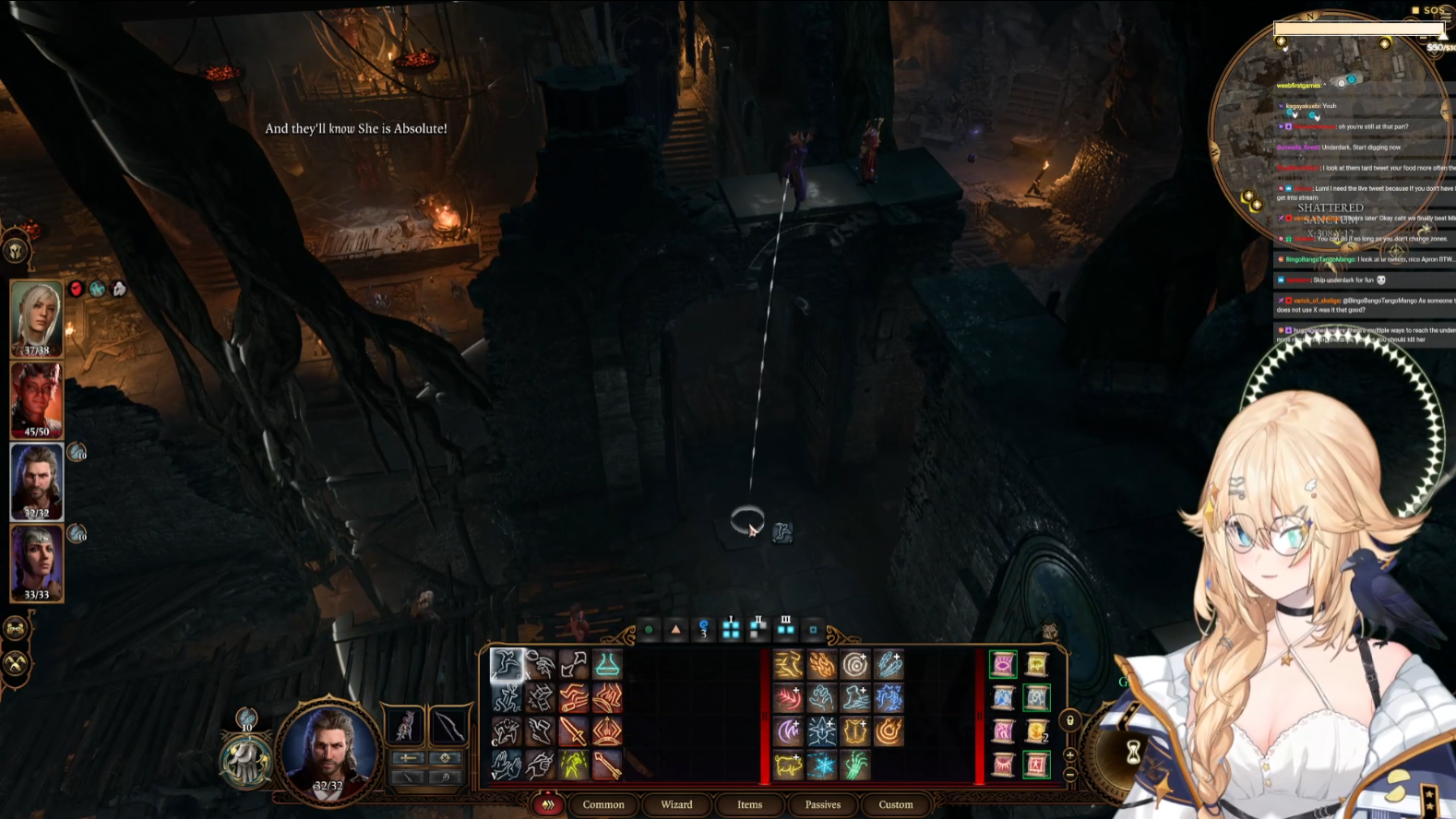Cast the Ray of Frost snowflake spell
This screenshot has width=1456, height=819.
point(821,765)
